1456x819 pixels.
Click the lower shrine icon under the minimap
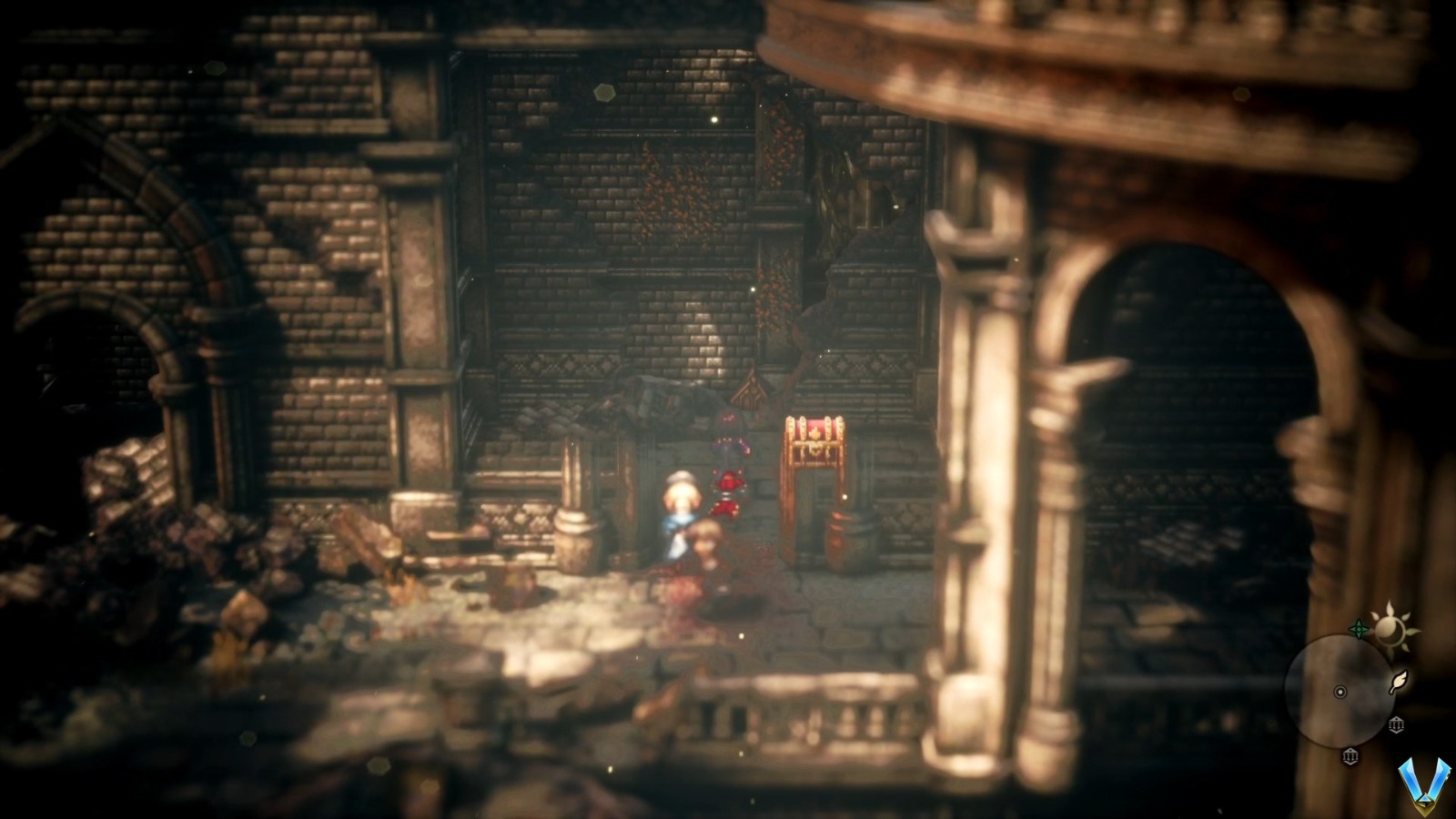pos(1350,756)
